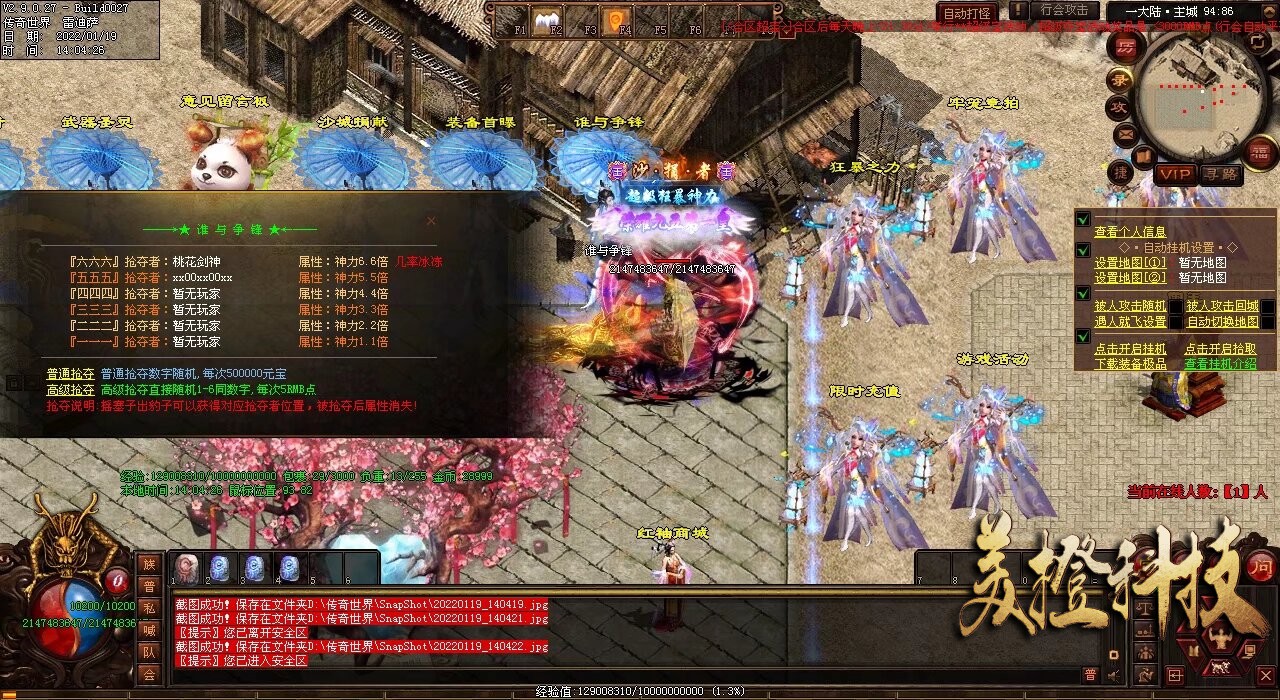Image resolution: width=1280 pixels, height=700 pixels.
Task: View 查看挂机介绍 auto-farm guide
Action: click(1220, 364)
